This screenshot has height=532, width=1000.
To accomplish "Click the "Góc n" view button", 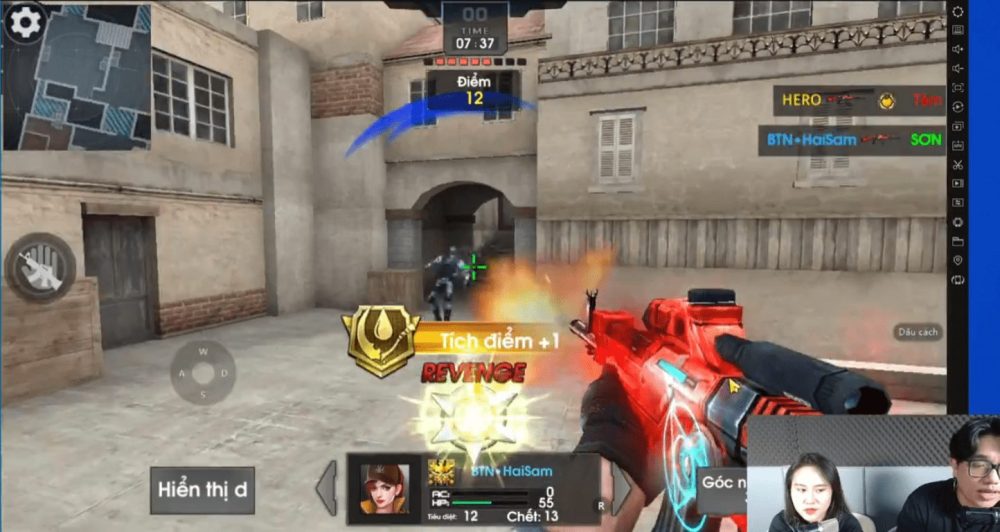I will (722, 482).
